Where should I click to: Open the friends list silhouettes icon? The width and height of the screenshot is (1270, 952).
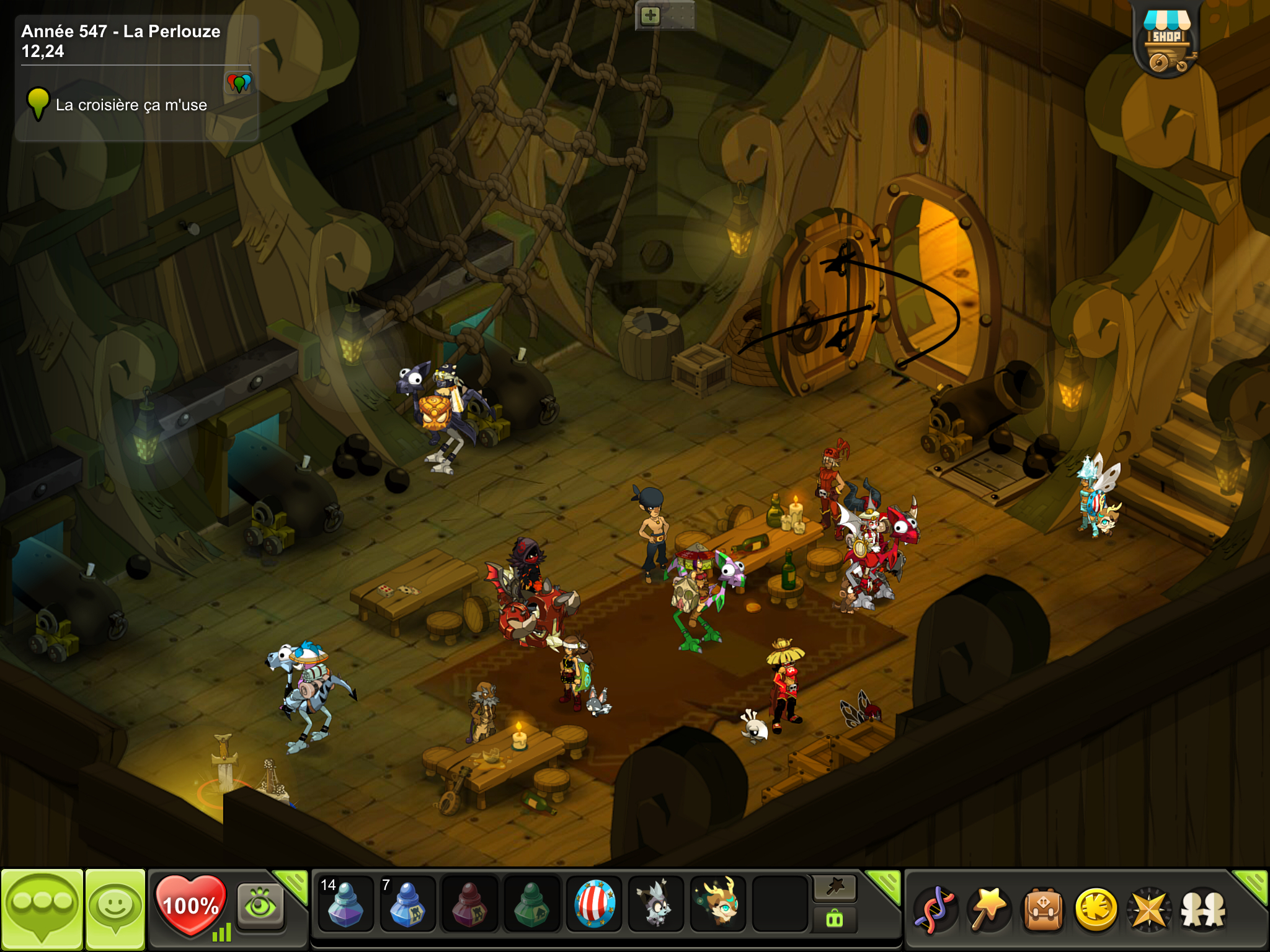1203,909
